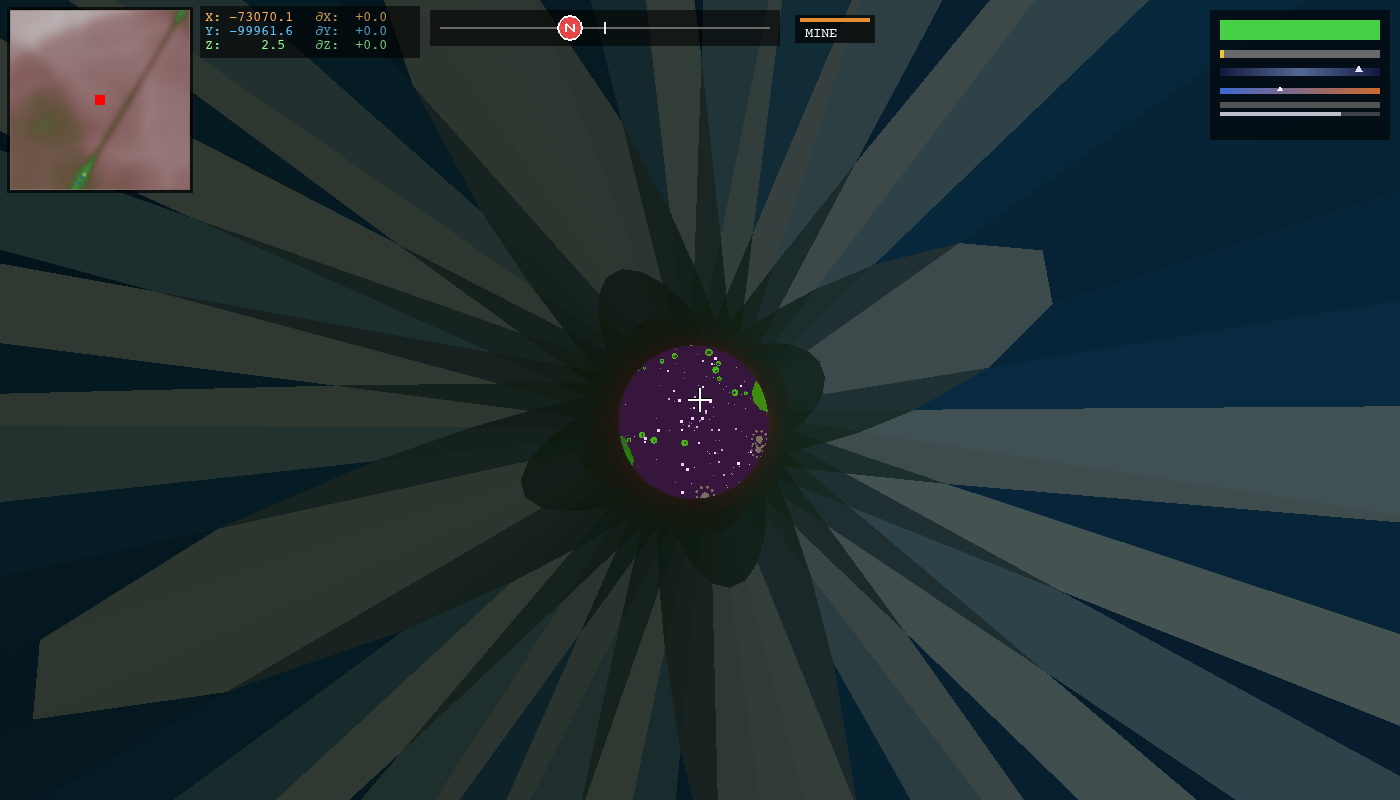Click the red player marker on the minimap
The width and height of the screenshot is (1400, 800).
point(99,100)
